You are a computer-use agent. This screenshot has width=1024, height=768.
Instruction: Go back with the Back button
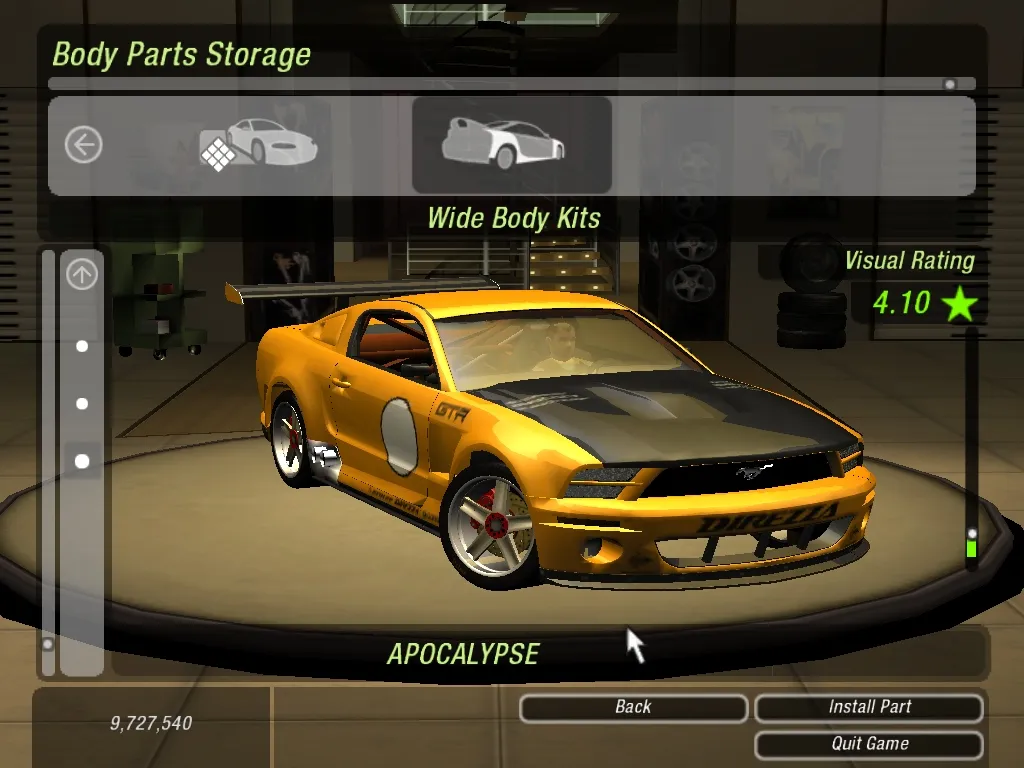[x=633, y=708]
